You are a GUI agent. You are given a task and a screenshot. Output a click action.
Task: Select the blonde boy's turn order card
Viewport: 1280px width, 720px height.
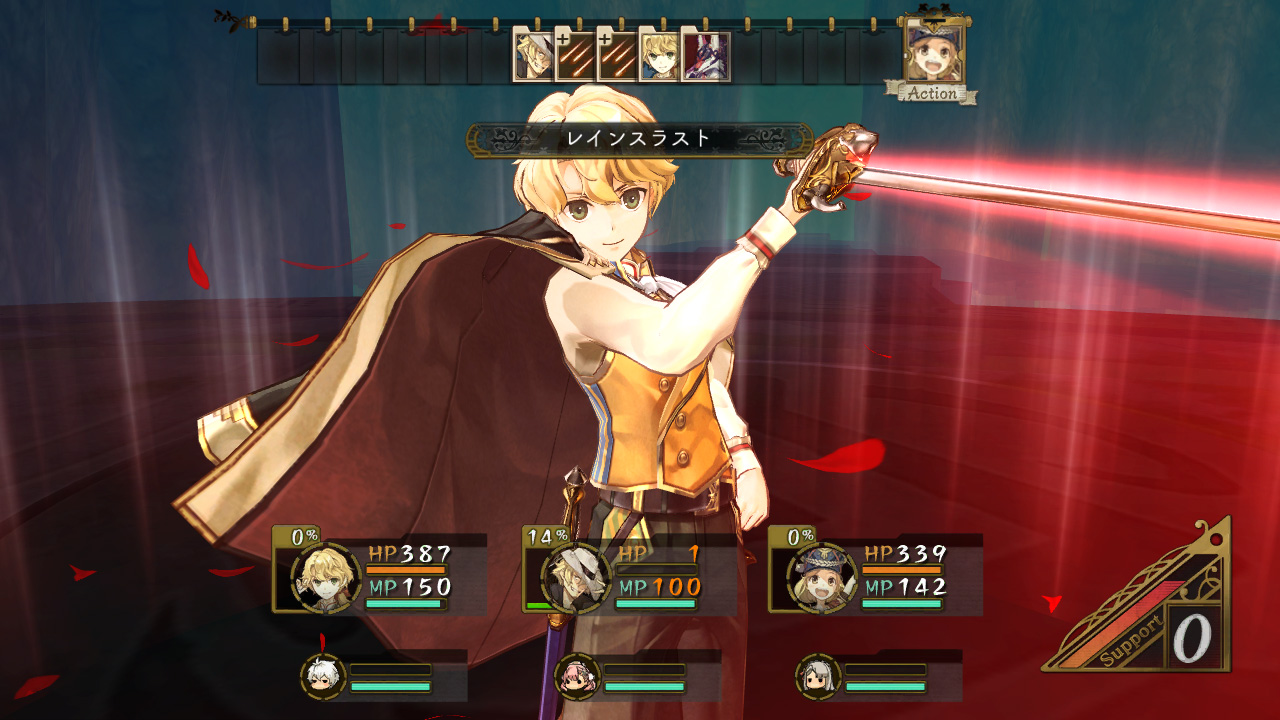pyautogui.click(x=659, y=56)
